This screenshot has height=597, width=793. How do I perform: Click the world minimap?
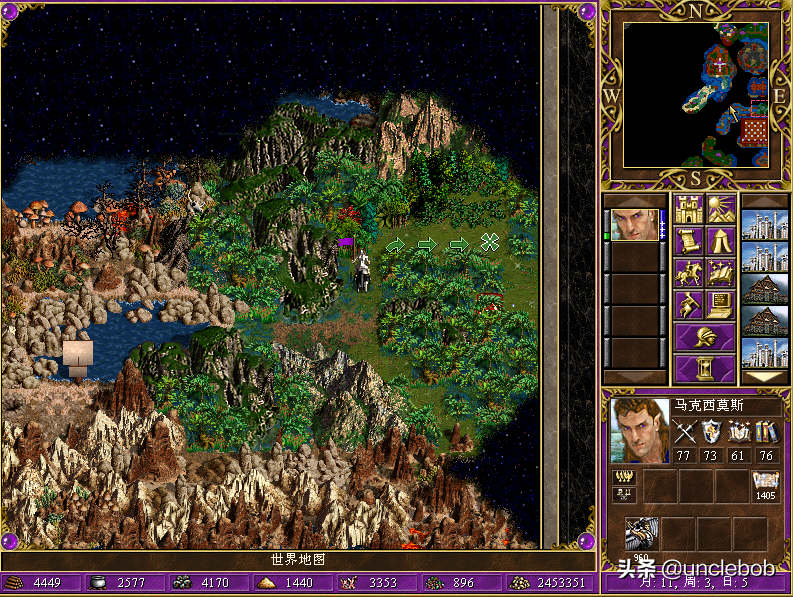tap(696, 95)
